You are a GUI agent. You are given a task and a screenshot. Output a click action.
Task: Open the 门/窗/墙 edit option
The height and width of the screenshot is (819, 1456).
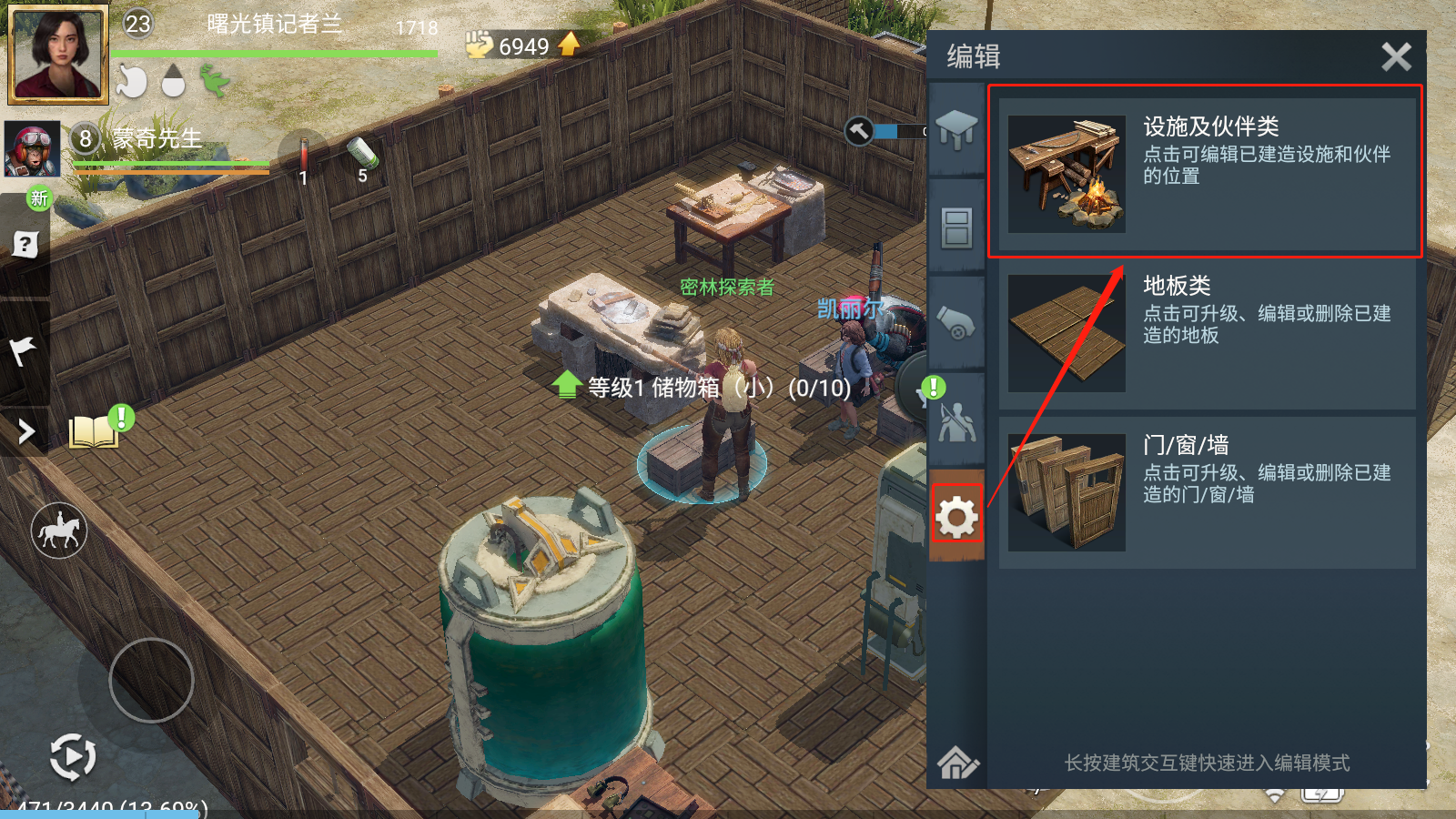pyautogui.click(x=1207, y=492)
